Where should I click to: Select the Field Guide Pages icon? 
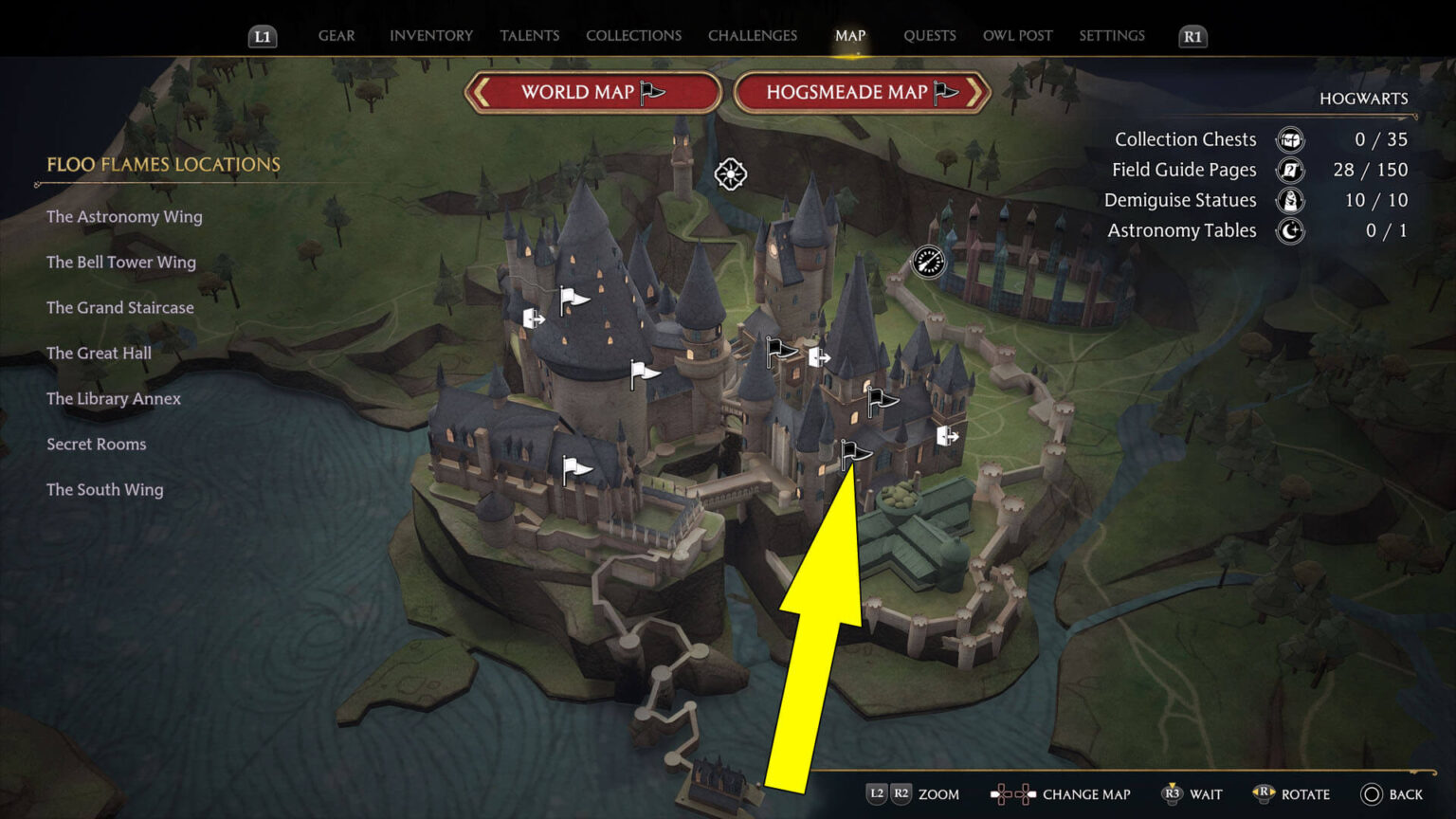[1289, 170]
